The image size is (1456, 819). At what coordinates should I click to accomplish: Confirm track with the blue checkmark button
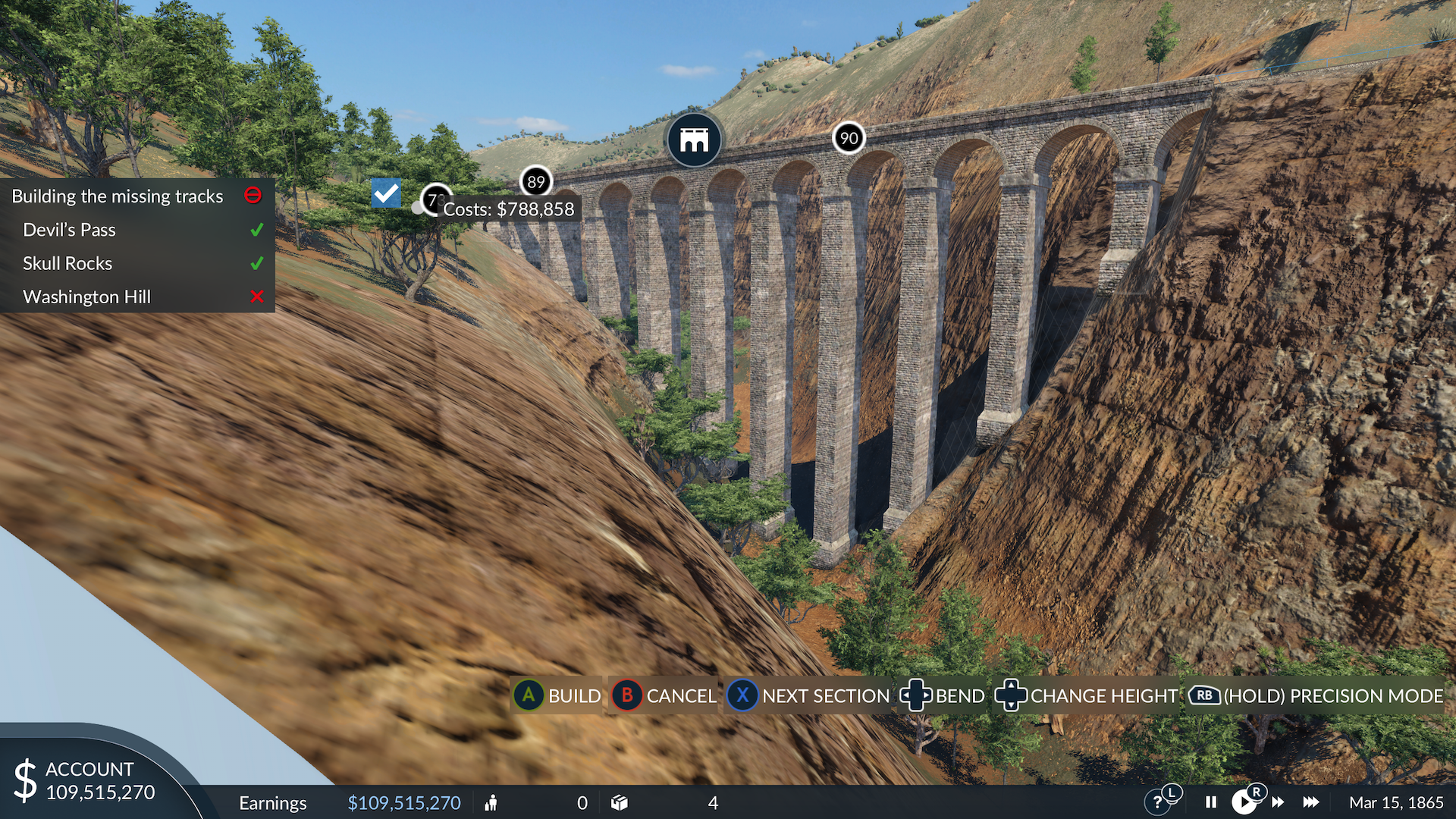click(x=386, y=193)
